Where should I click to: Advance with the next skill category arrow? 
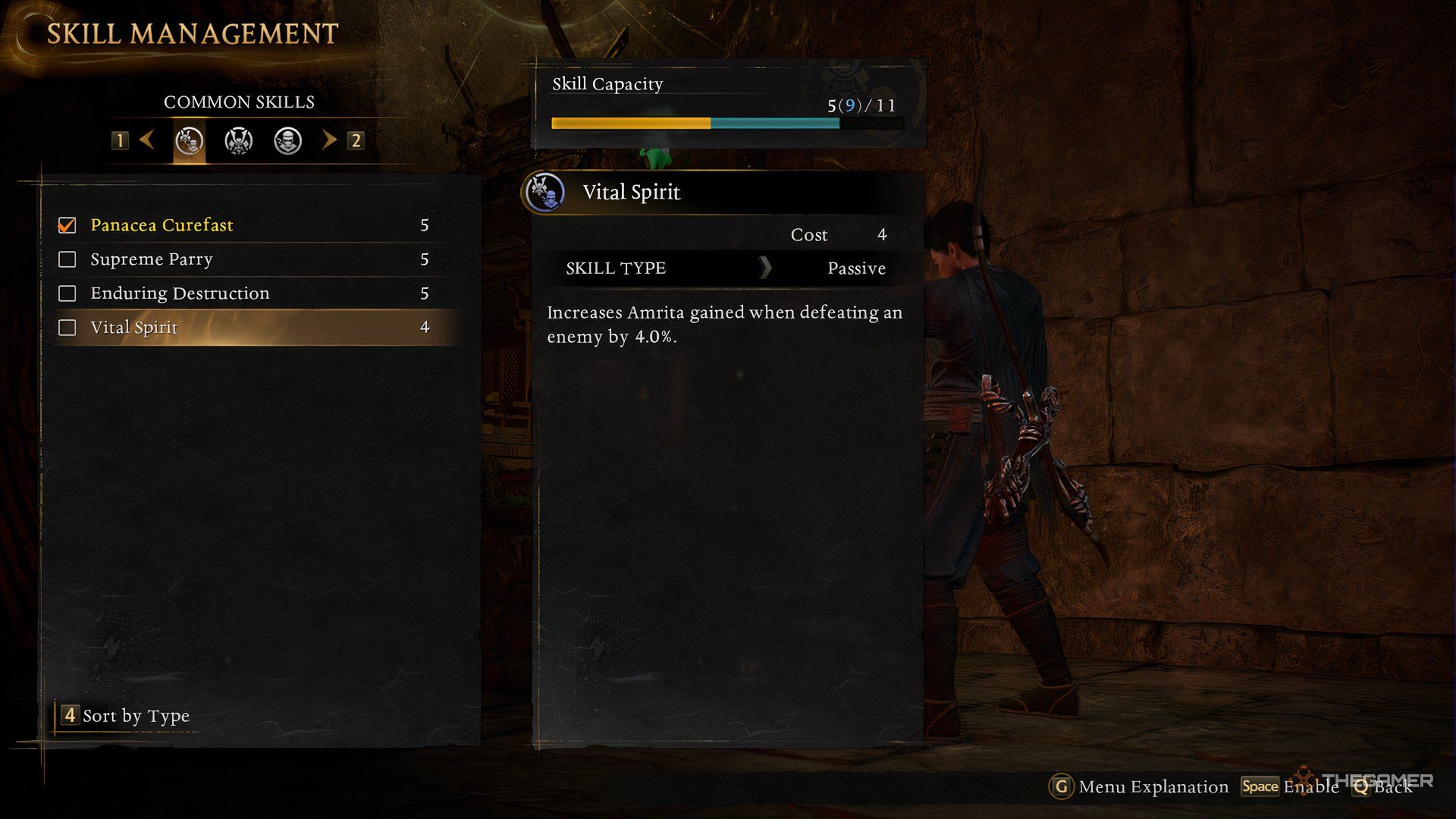click(329, 140)
